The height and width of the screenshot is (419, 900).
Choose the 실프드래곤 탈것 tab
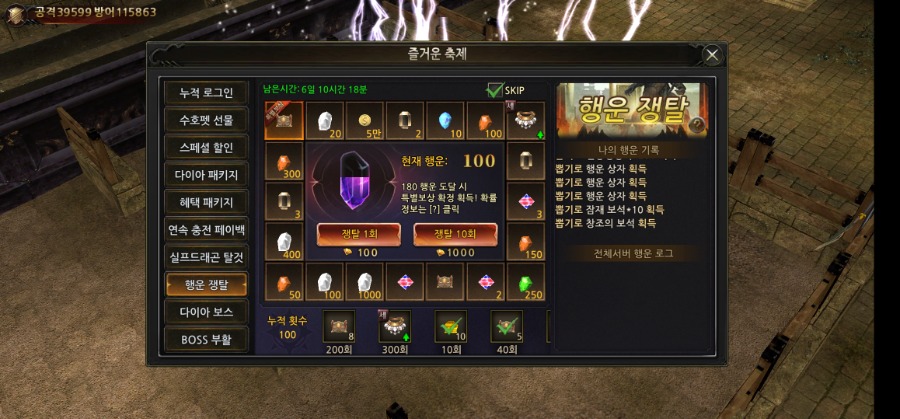(206, 257)
